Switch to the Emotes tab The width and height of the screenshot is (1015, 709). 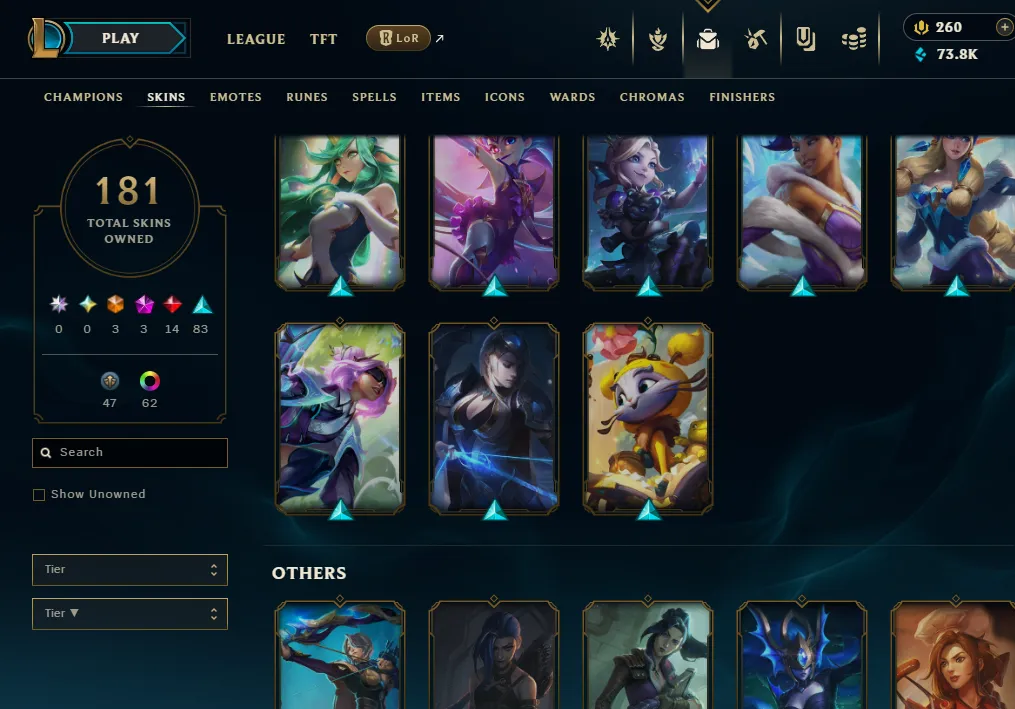click(236, 97)
